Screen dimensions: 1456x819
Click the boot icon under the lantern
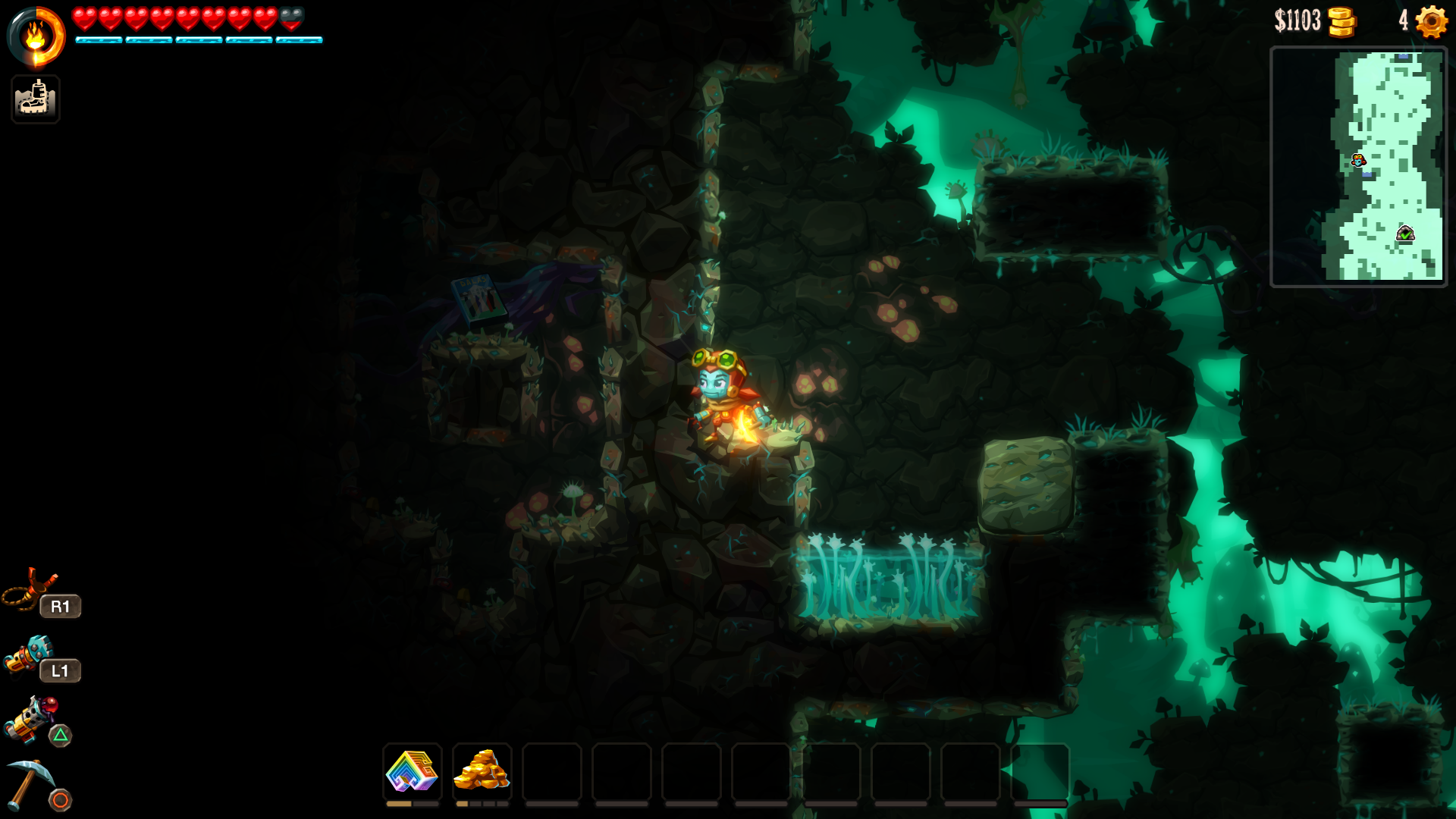(35, 99)
